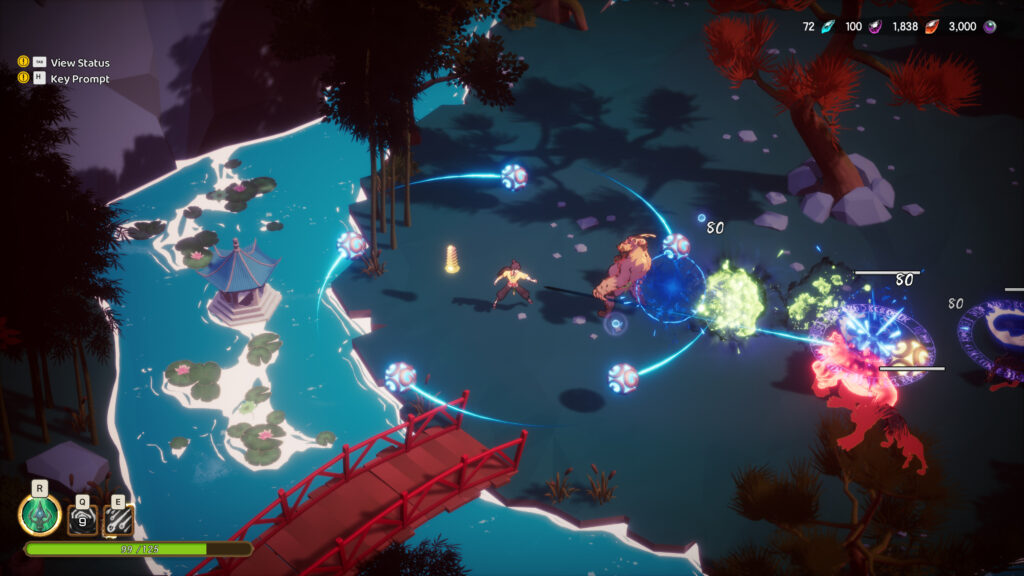This screenshot has width=1024, height=576.
Task: Trigger the falling meteors skill icon
Action: click(x=119, y=519)
